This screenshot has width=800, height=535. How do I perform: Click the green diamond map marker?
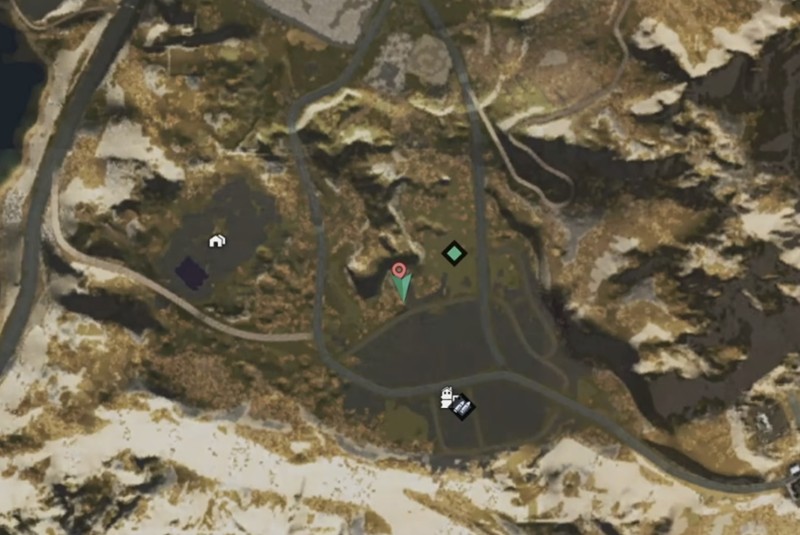(455, 253)
